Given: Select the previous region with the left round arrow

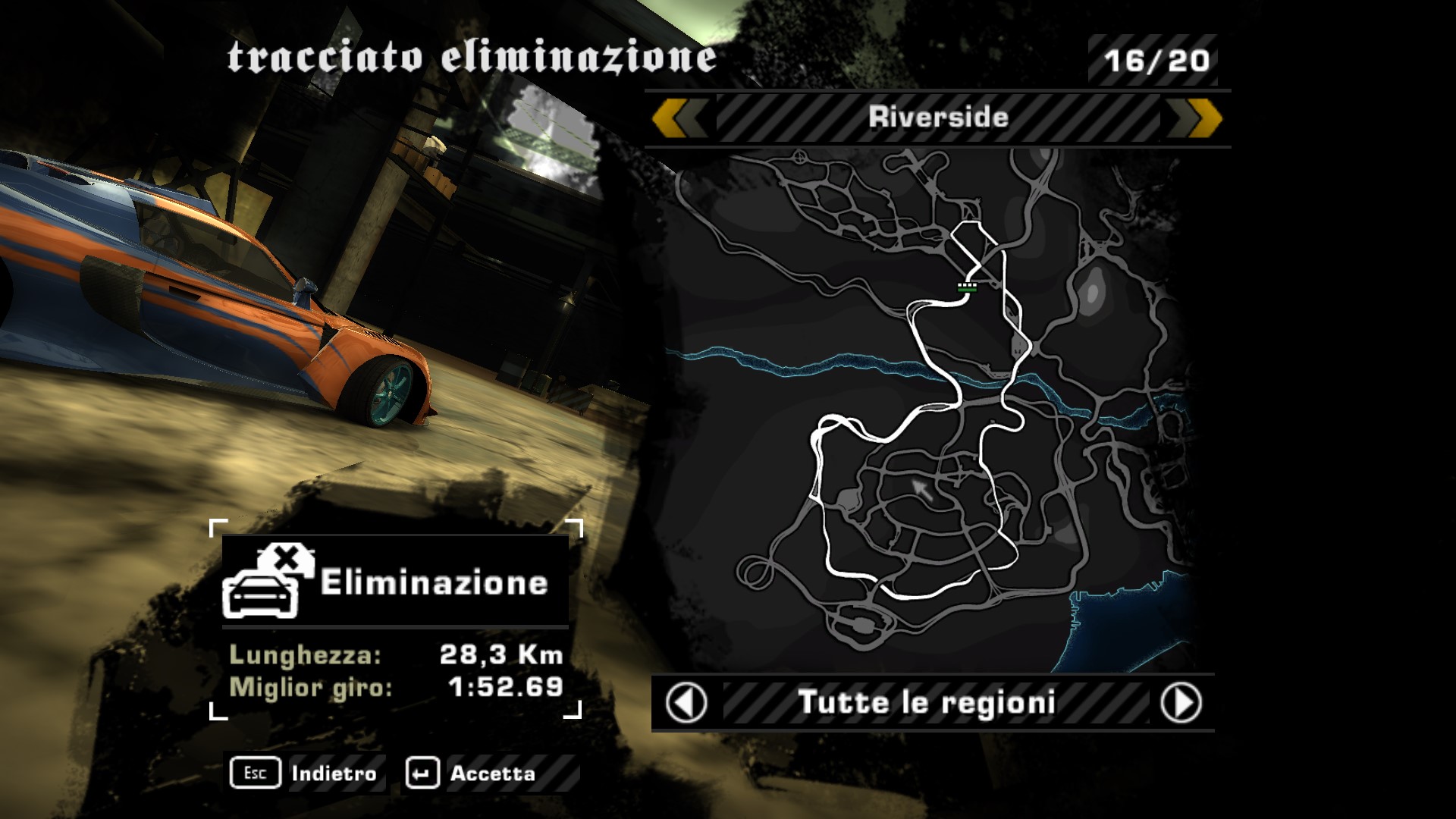Looking at the screenshot, I should 686,703.
